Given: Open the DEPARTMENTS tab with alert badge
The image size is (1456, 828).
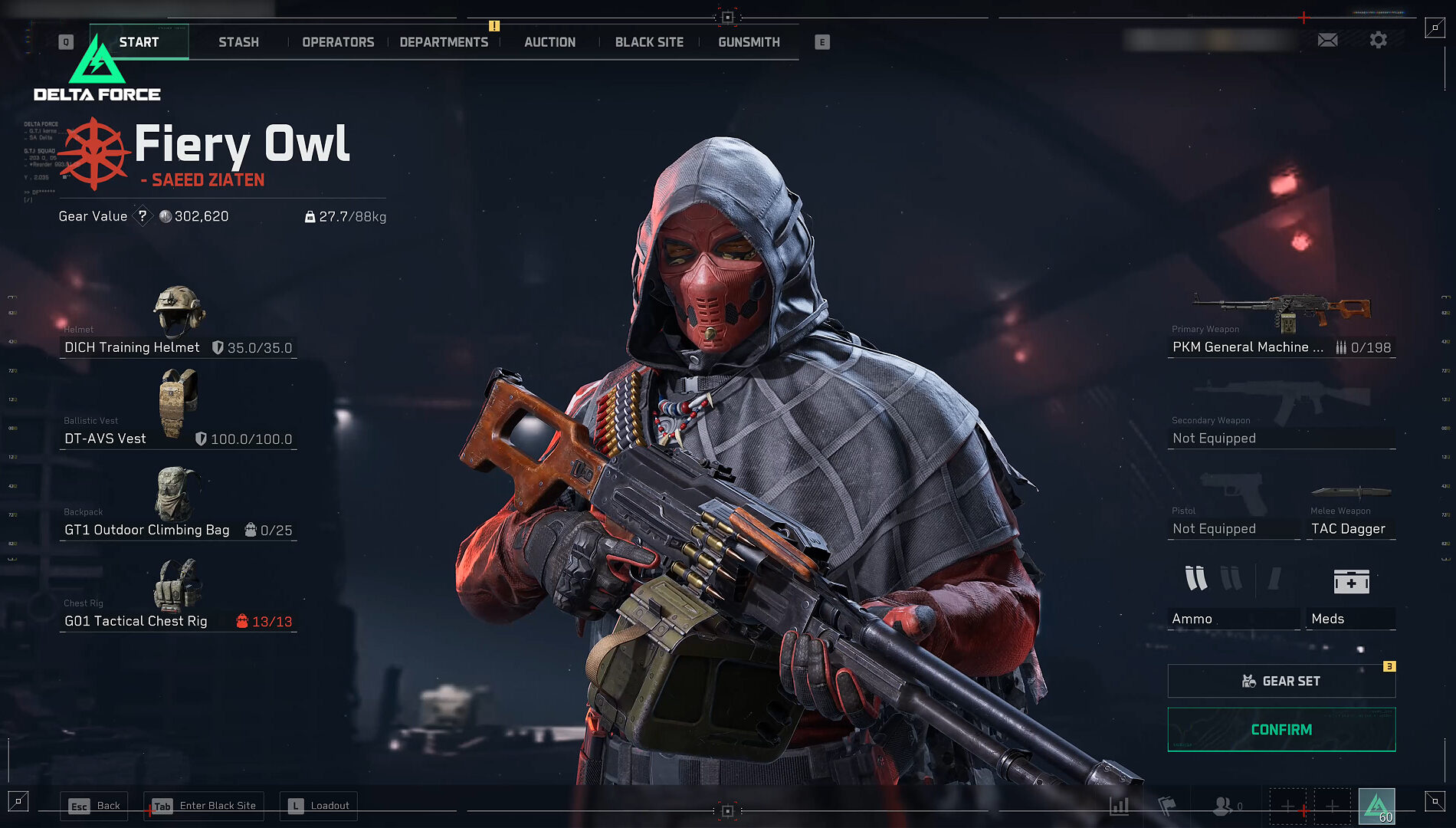Looking at the screenshot, I should click(444, 42).
